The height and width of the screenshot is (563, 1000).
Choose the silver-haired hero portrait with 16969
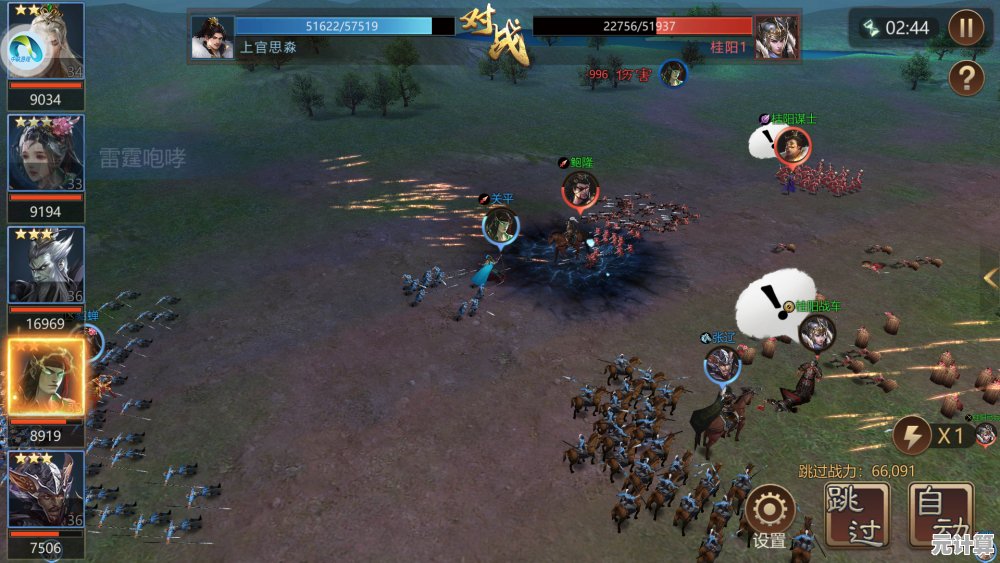pyautogui.click(x=46, y=265)
